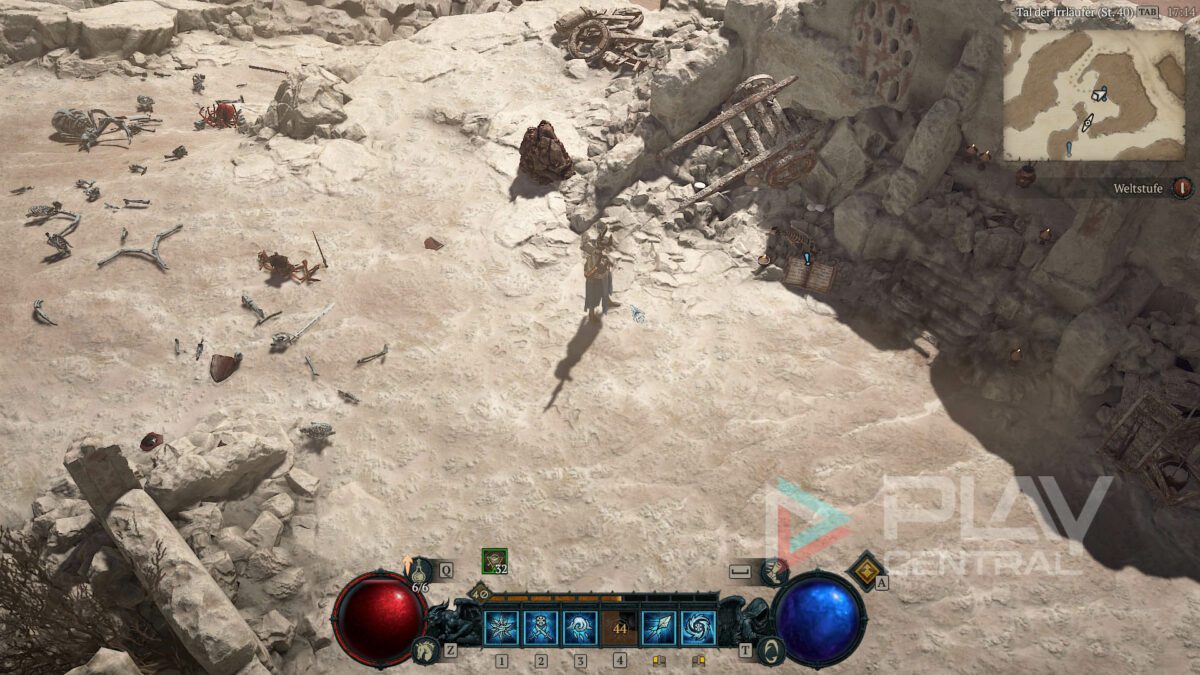Click the blue quest marker on minimap
Screen dimensions: 1200x675
(x=1069, y=148)
